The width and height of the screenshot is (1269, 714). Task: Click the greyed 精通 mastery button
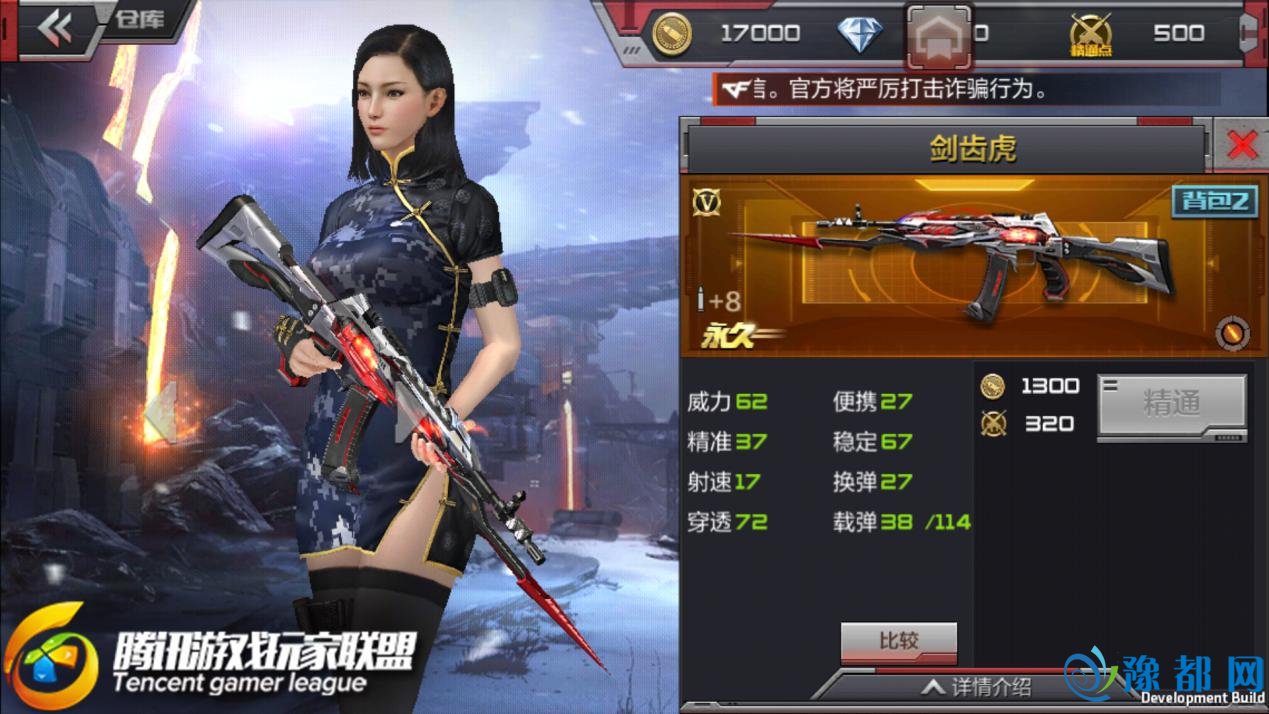(1171, 404)
